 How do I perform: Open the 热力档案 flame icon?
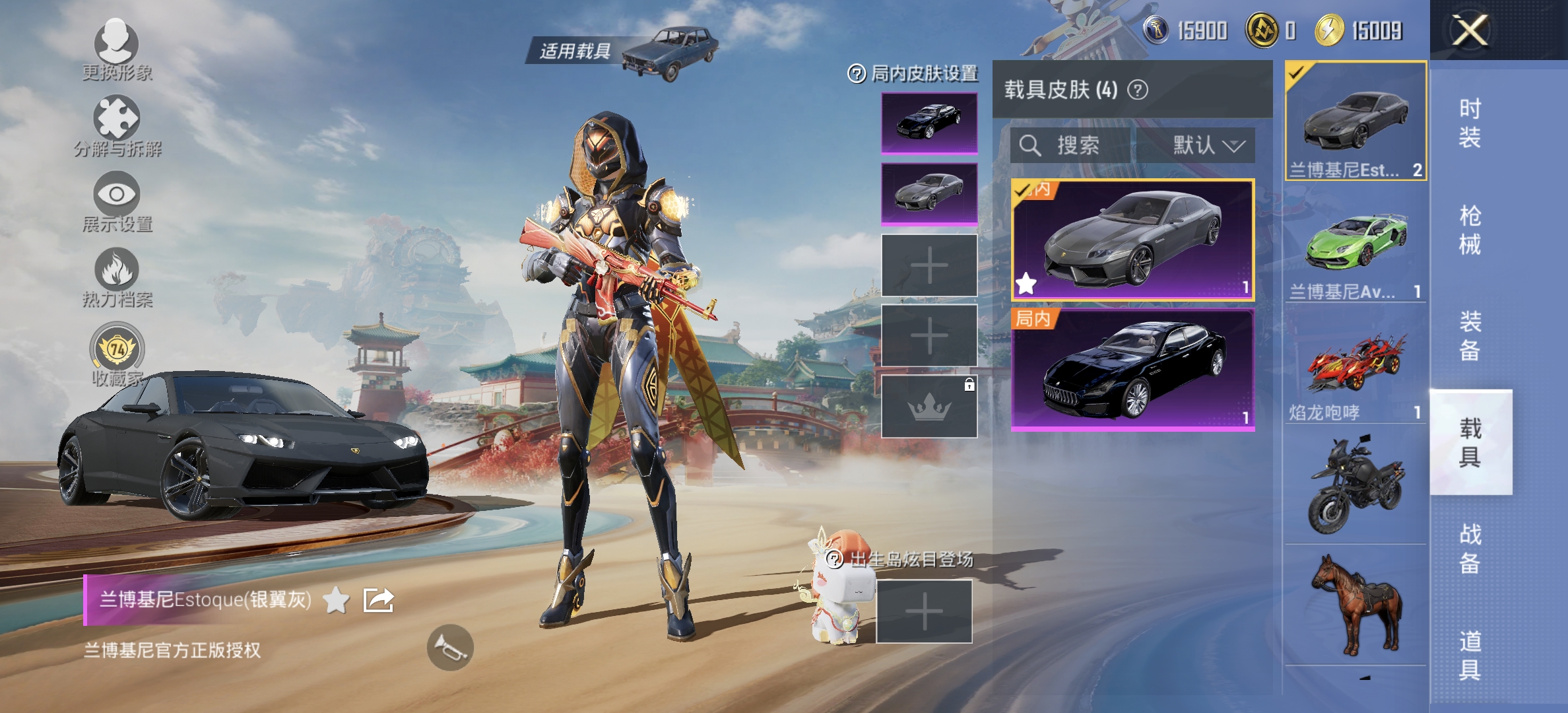(116, 271)
